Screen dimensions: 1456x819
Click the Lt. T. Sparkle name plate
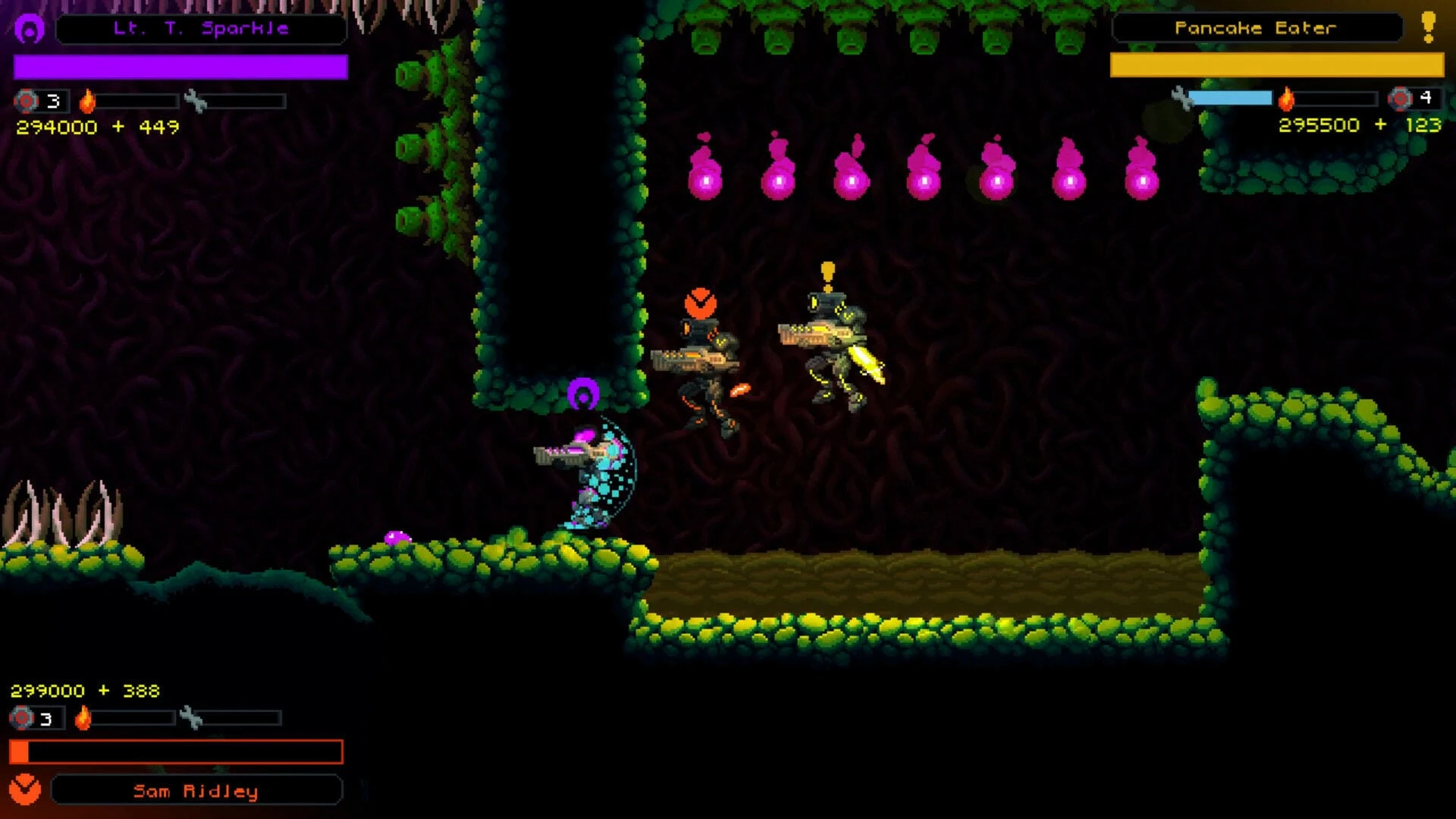201,29
